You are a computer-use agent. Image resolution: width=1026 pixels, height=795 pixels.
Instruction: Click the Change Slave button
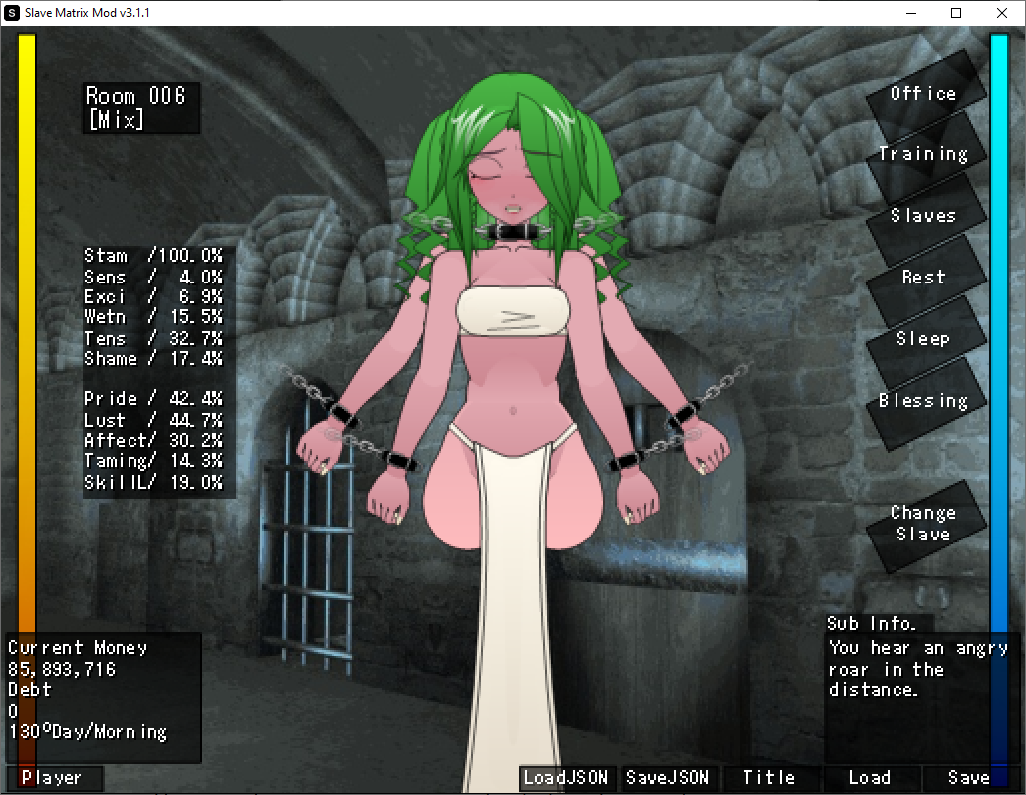tap(923, 523)
